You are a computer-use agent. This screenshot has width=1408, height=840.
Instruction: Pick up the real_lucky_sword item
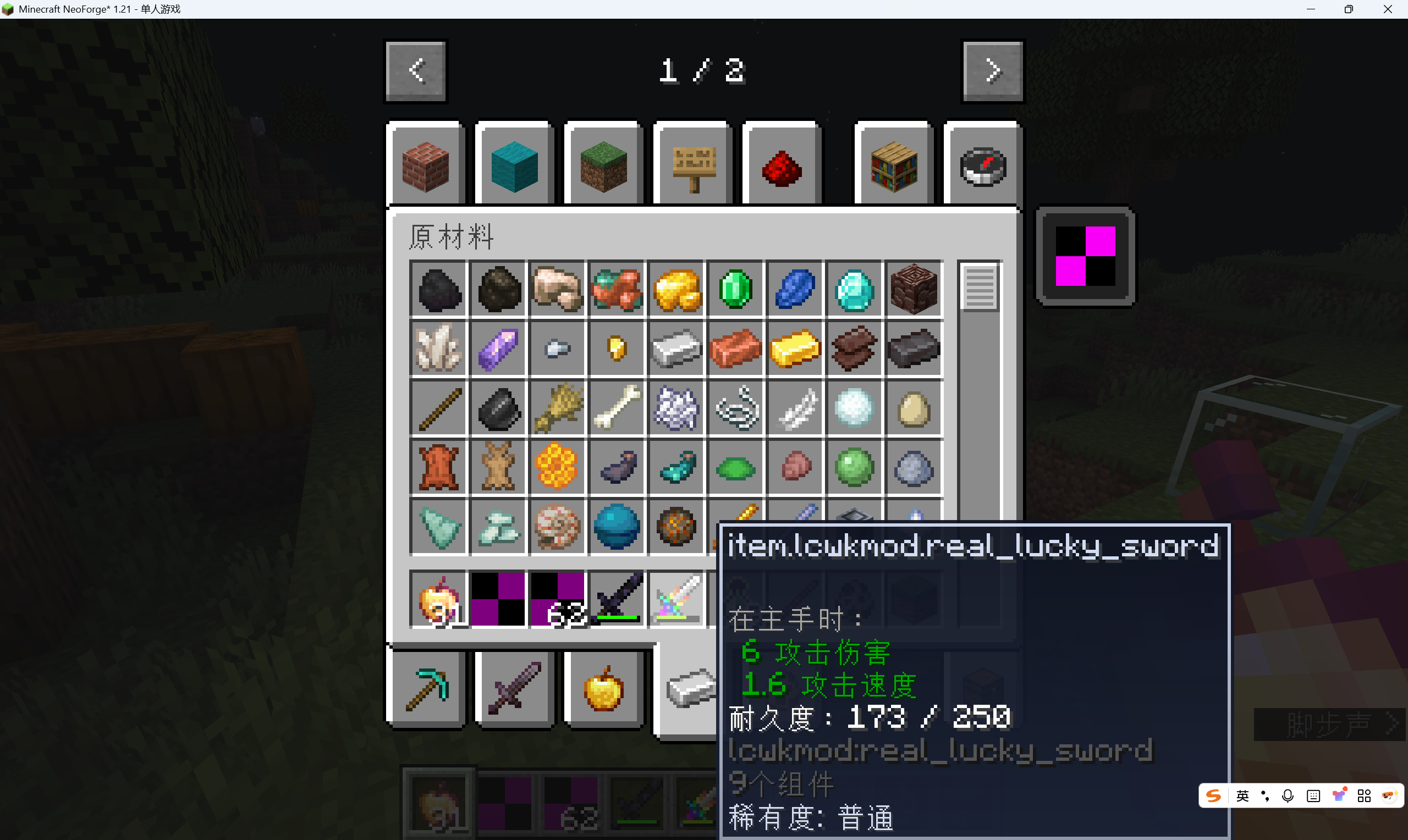click(676, 599)
